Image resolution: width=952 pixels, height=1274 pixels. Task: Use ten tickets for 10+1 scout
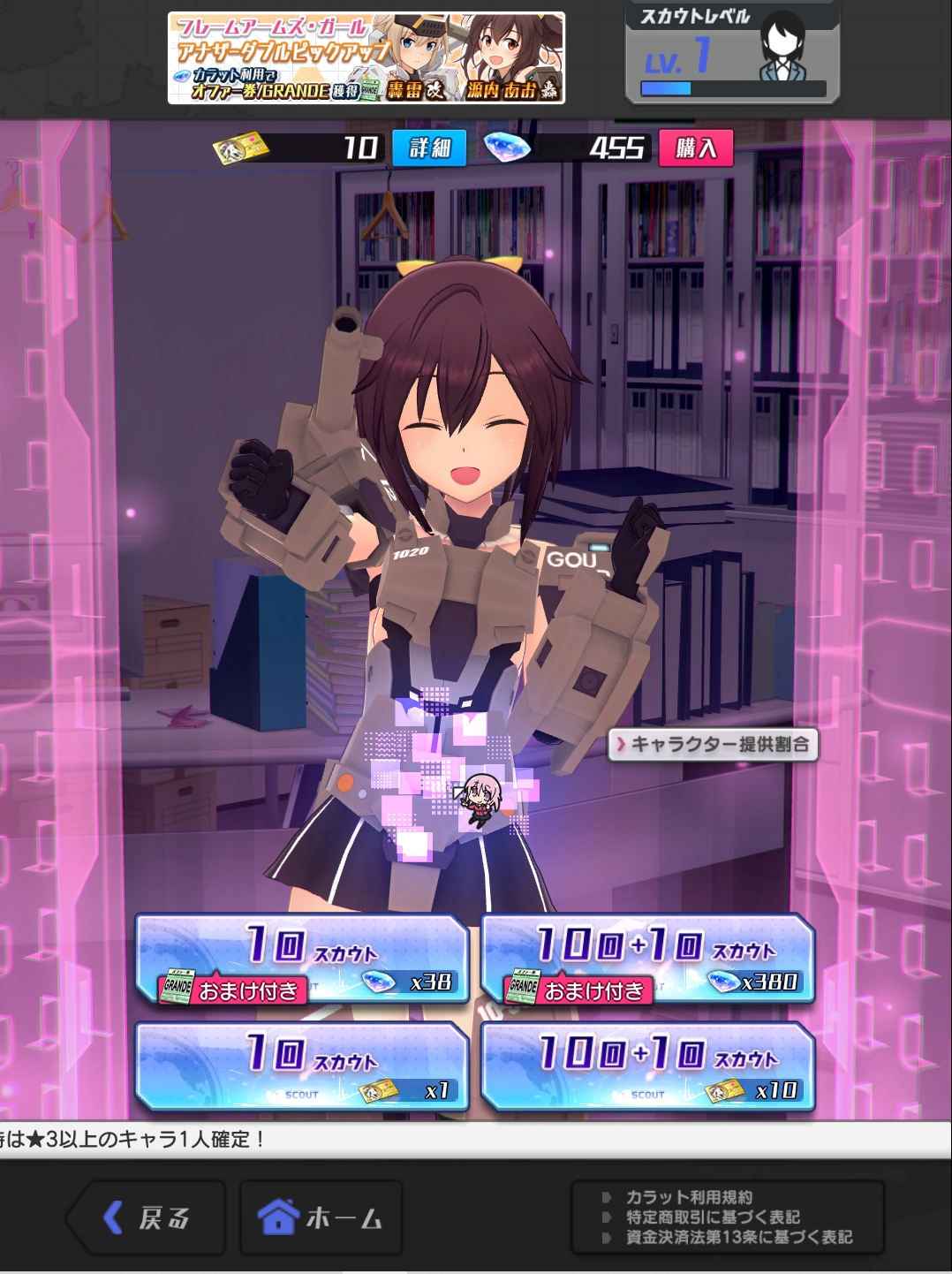pyautogui.click(x=647, y=1067)
